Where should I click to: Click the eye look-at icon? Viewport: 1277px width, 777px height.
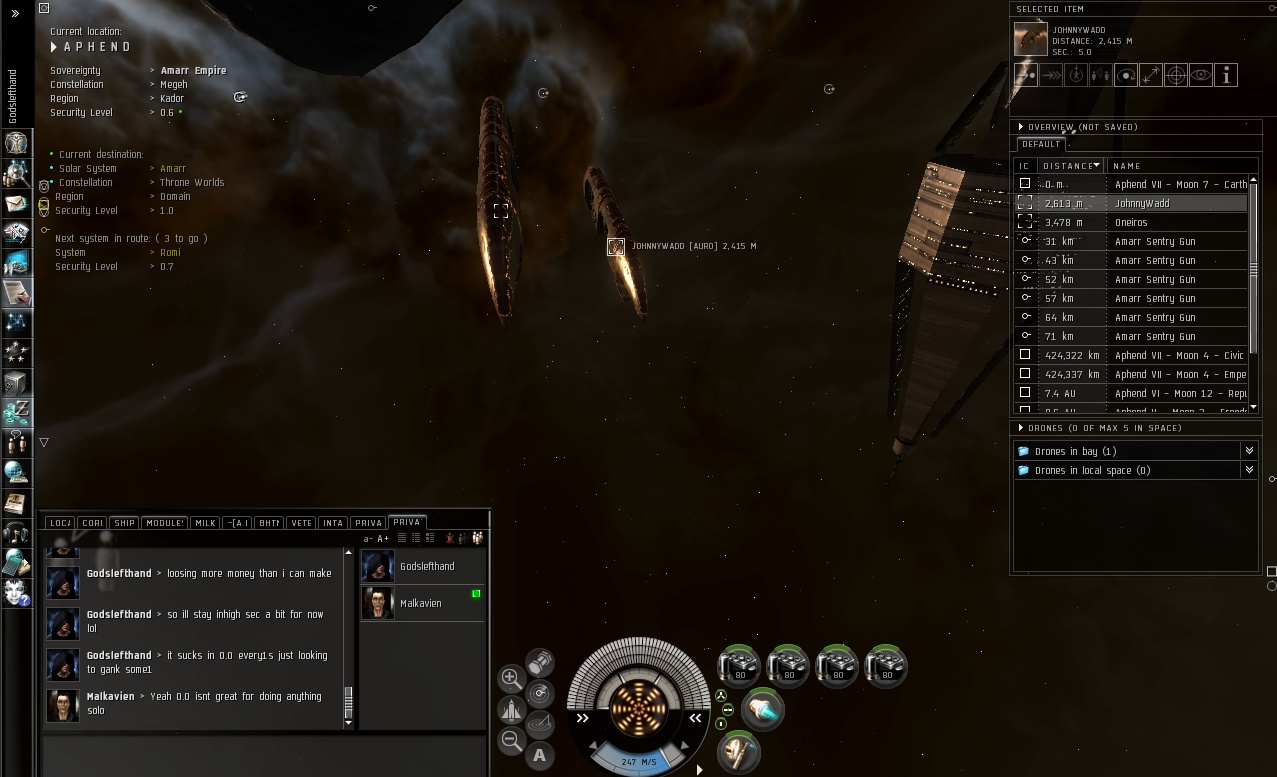point(1201,75)
